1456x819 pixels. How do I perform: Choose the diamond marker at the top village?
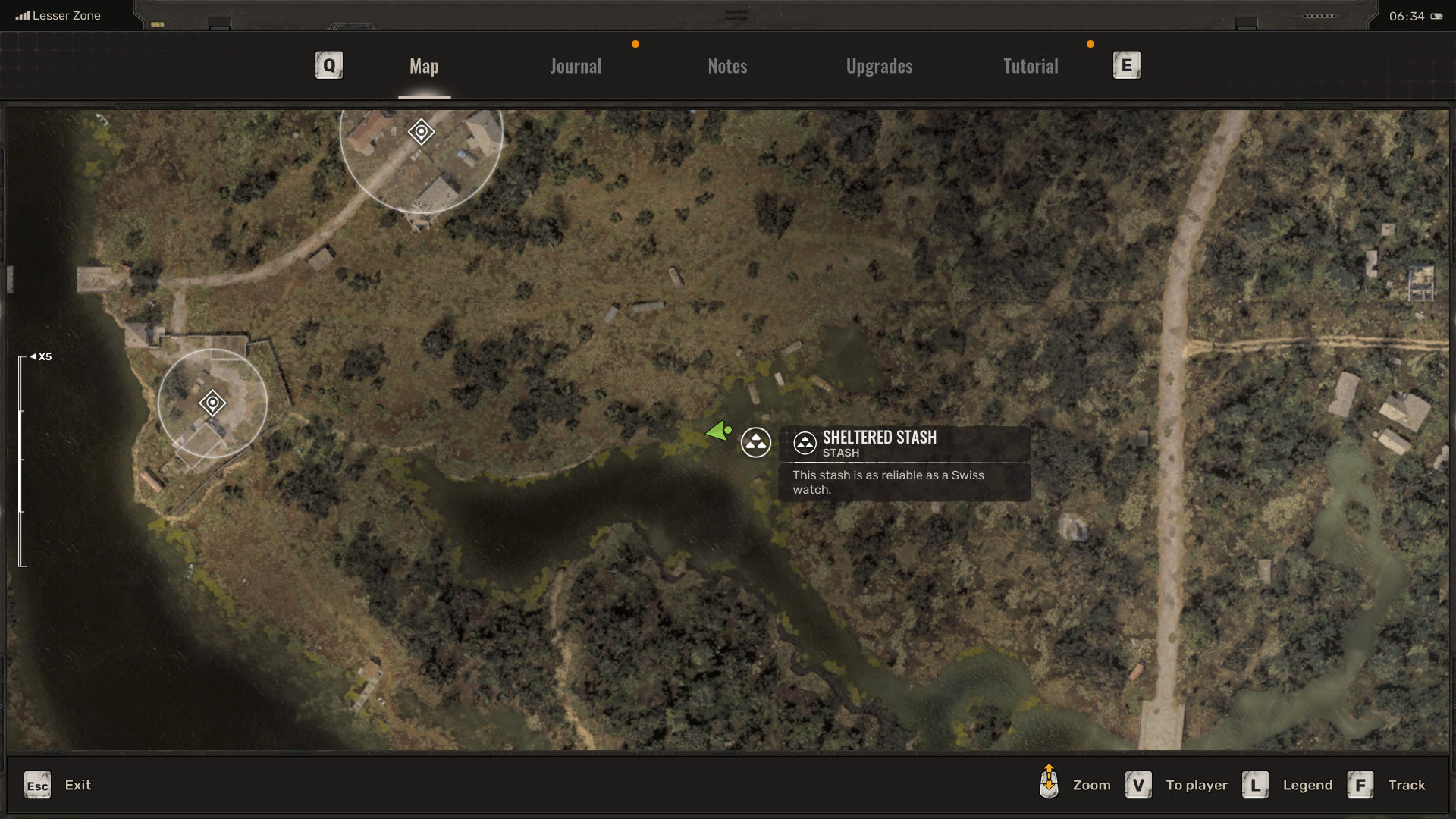(421, 132)
